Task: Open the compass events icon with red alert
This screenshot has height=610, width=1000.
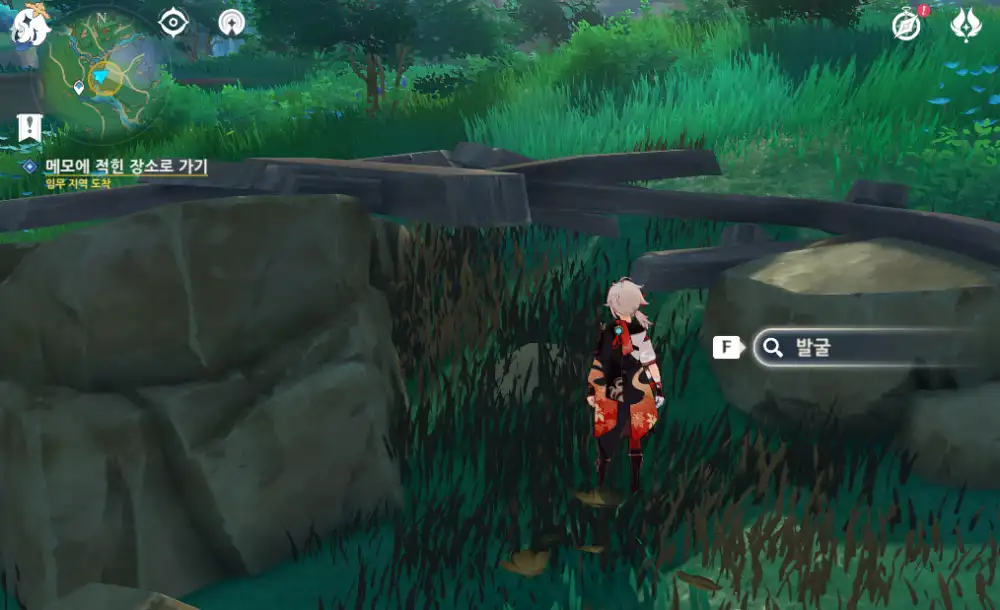Action: (x=906, y=24)
